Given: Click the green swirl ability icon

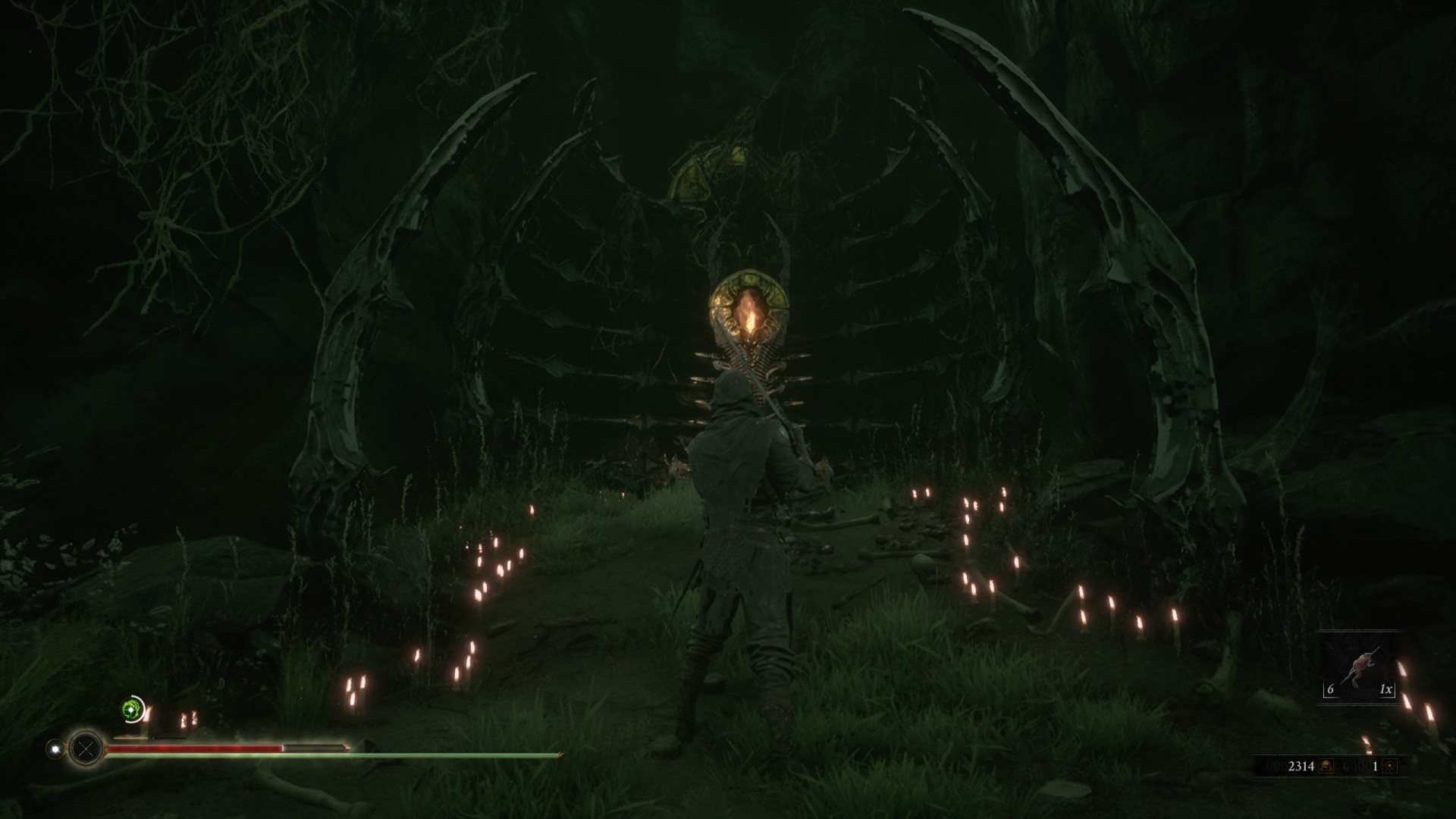Looking at the screenshot, I should coord(133,709).
